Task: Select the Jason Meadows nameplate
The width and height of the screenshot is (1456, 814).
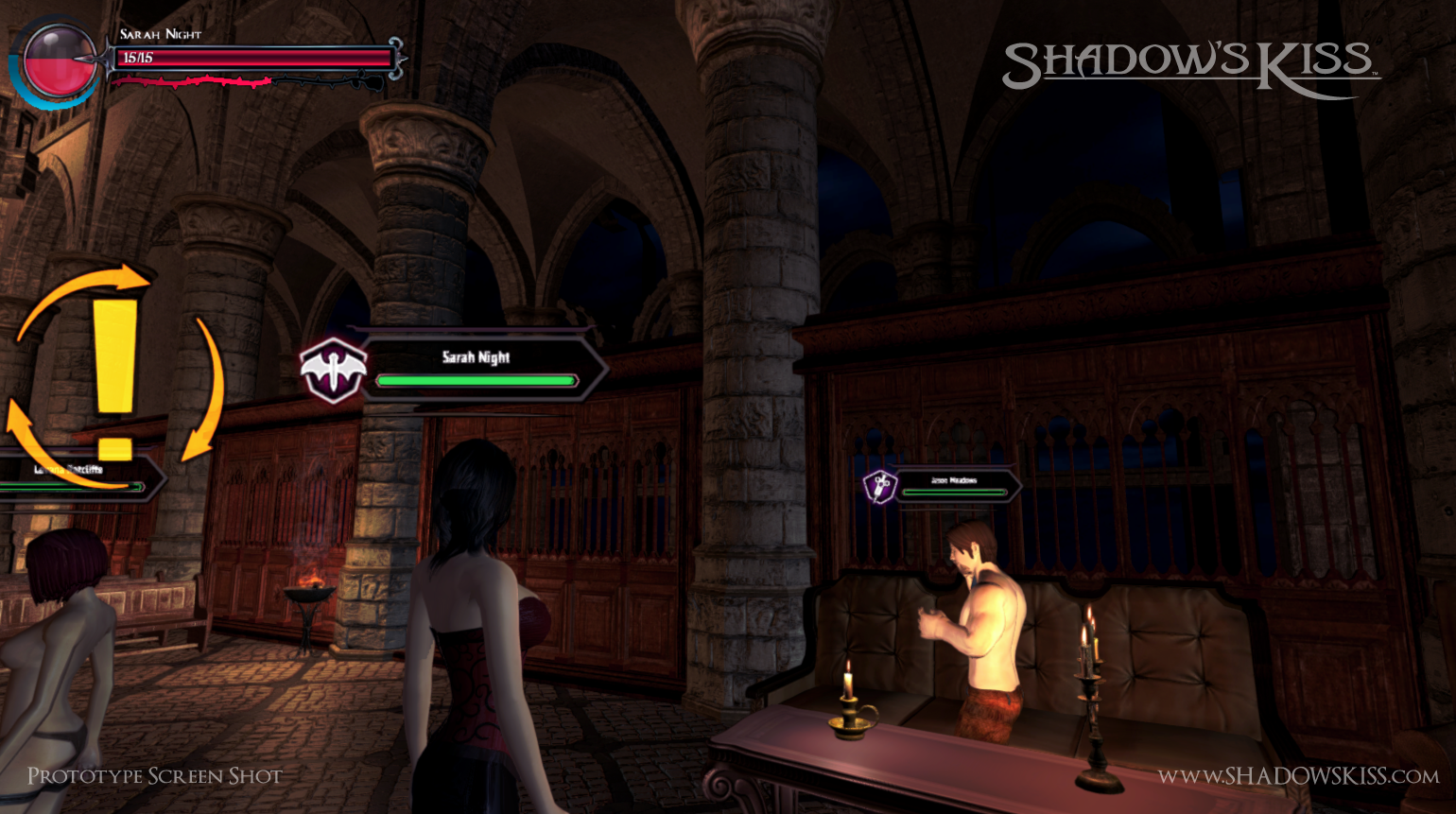Action: coord(954,485)
